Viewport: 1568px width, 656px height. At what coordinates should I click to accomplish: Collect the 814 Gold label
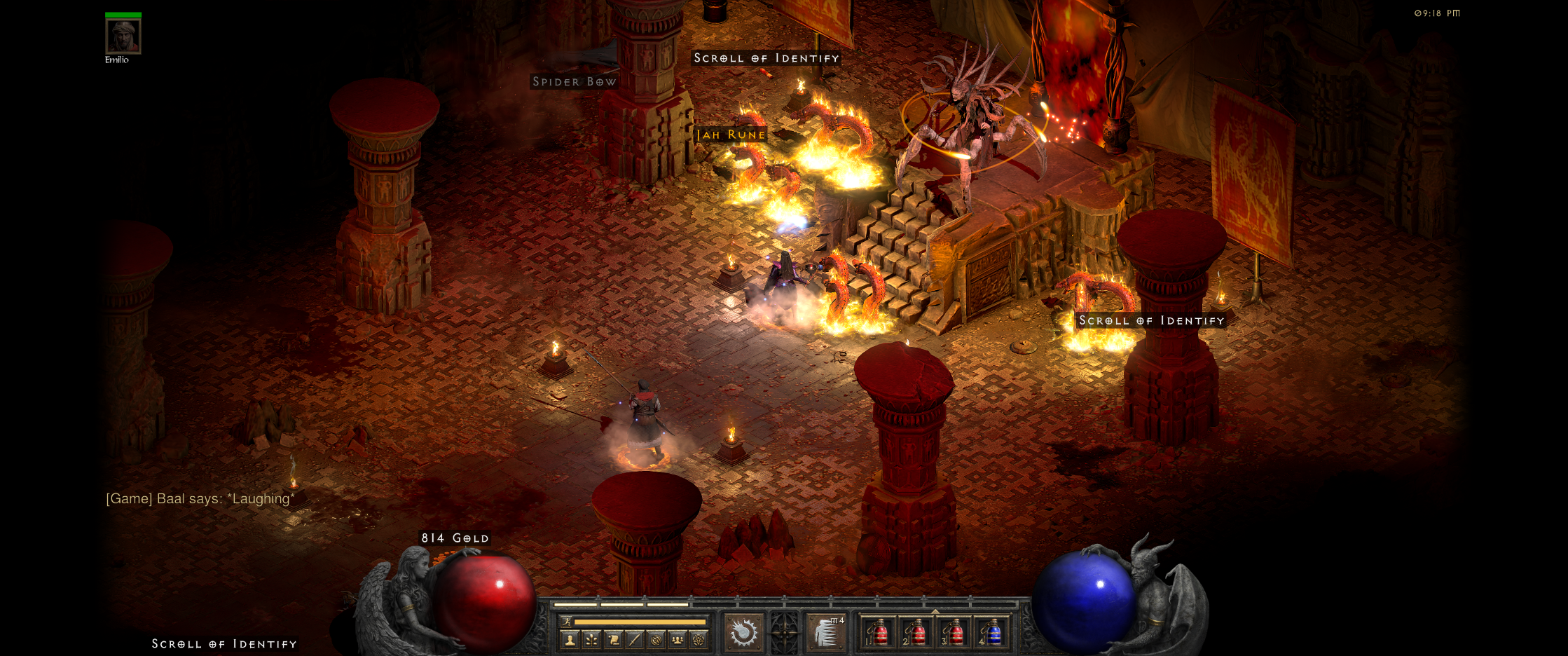click(x=455, y=538)
